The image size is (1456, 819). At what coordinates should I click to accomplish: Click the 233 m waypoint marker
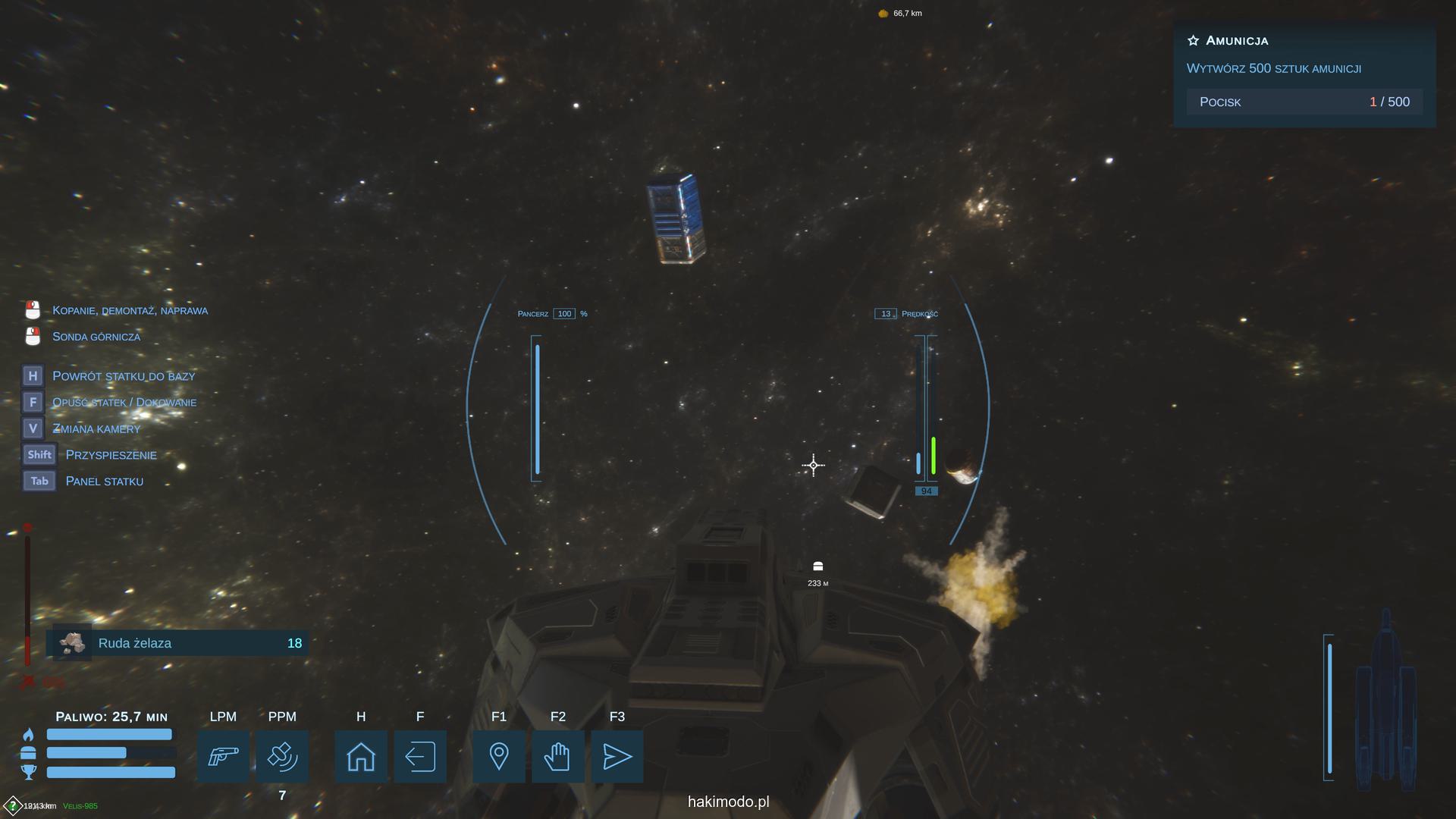(817, 567)
